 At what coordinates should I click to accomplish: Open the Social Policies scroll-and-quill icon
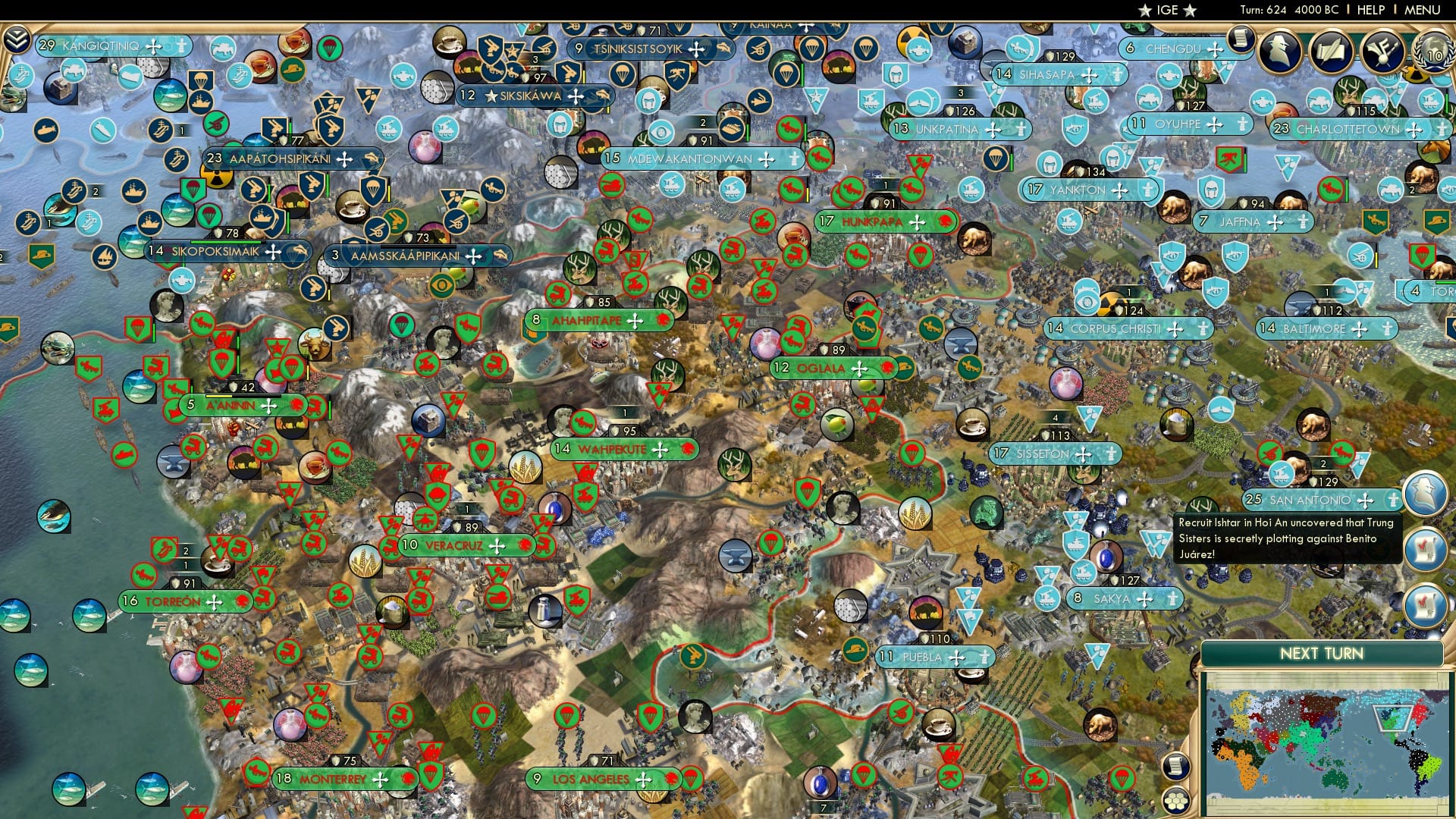coord(1332,51)
